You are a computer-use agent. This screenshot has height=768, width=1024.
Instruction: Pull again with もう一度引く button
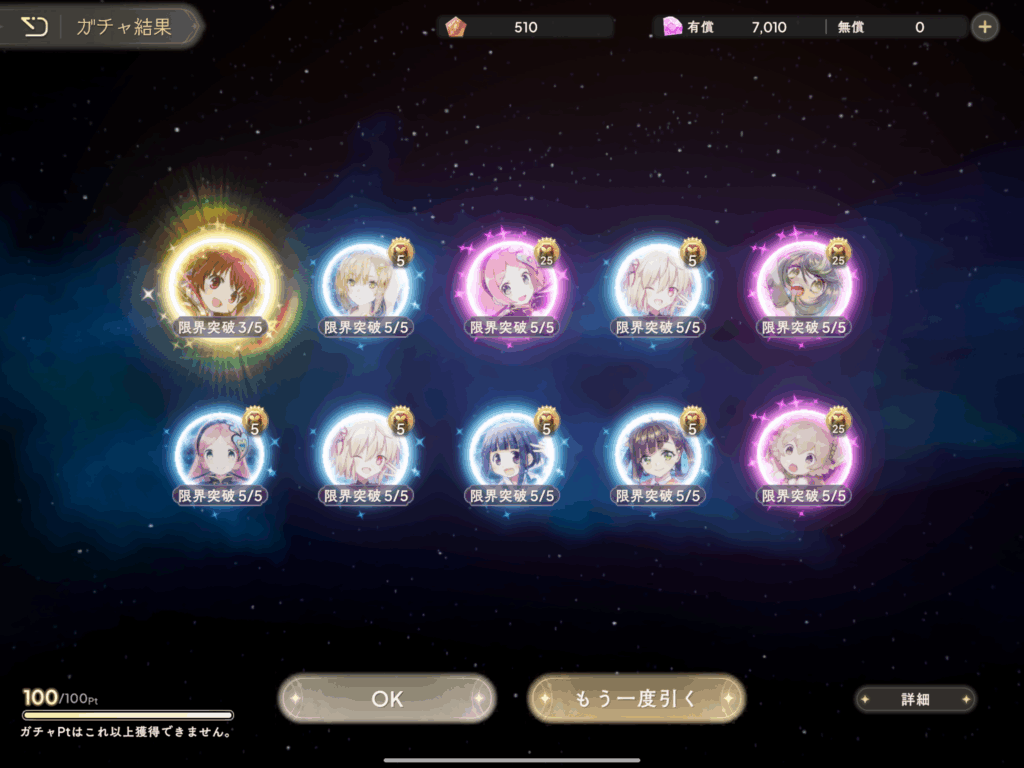tap(636, 698)
